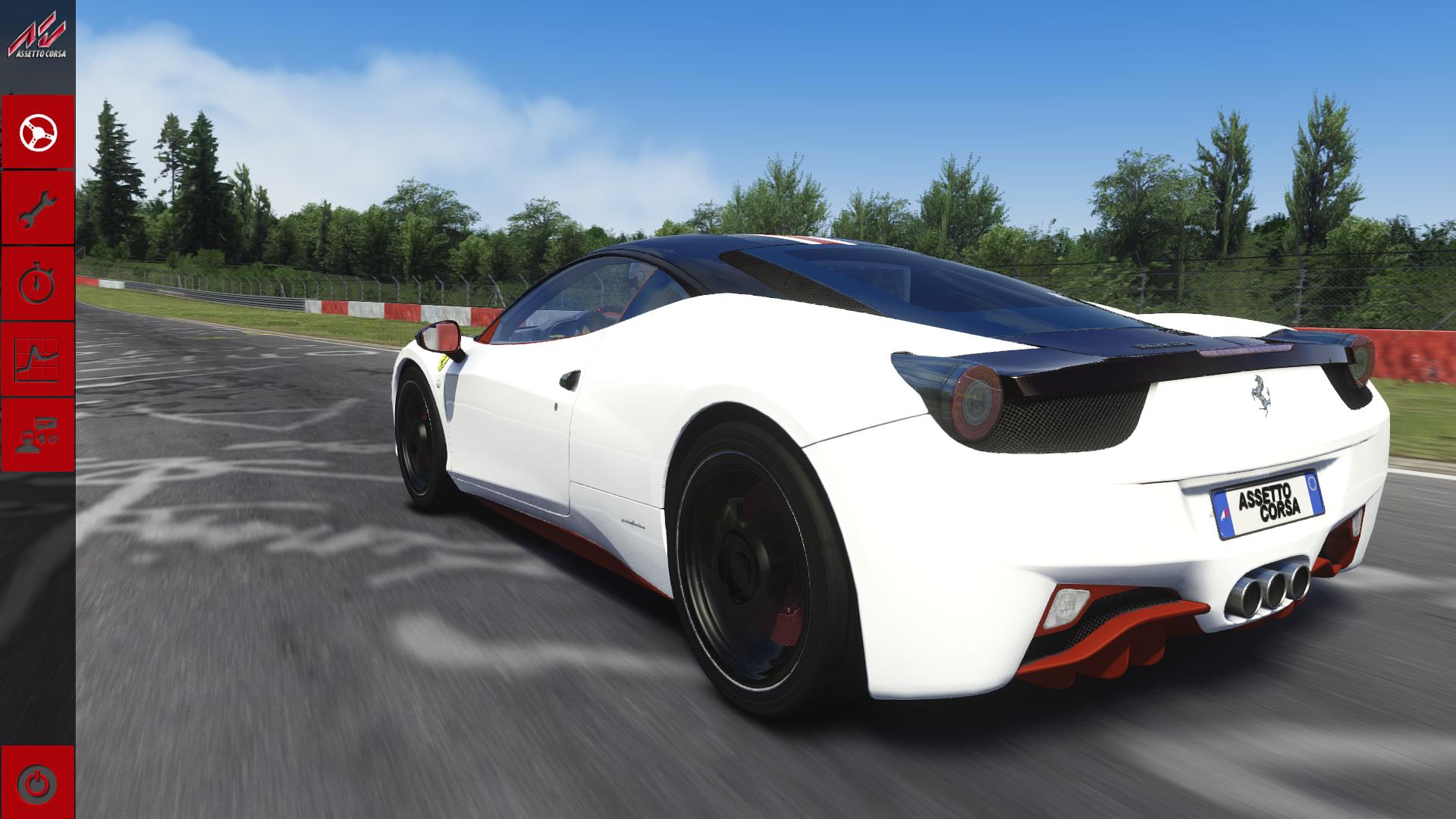Click the power exit button

pos(38,781)
